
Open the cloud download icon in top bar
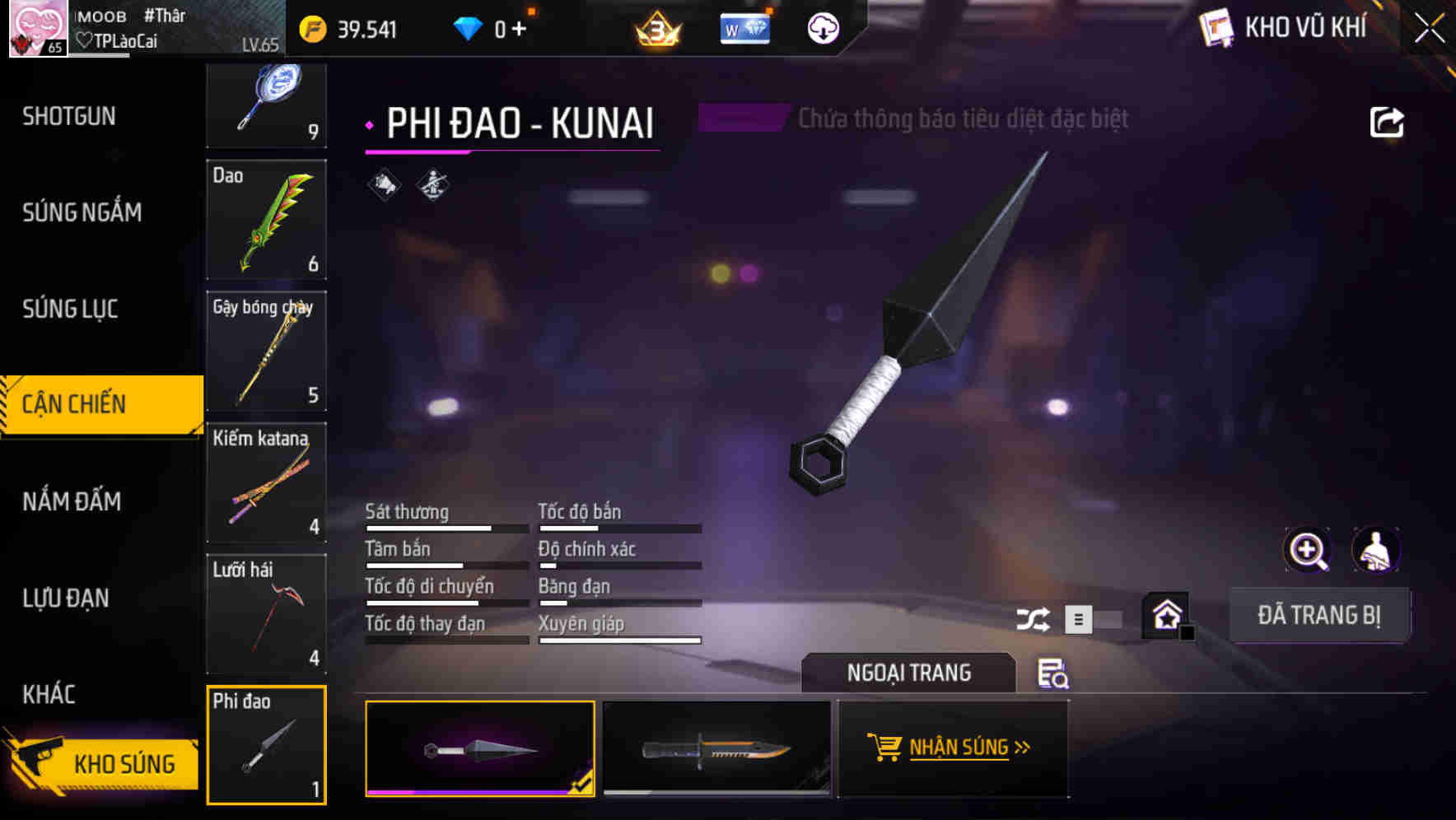click(x=823, y=28)
